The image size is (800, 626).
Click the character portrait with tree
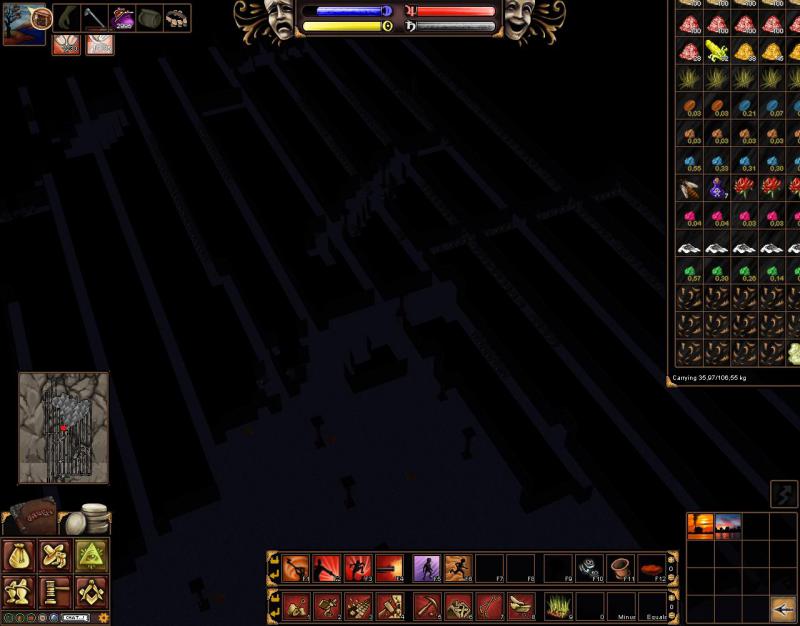click(x=22, y=24)
